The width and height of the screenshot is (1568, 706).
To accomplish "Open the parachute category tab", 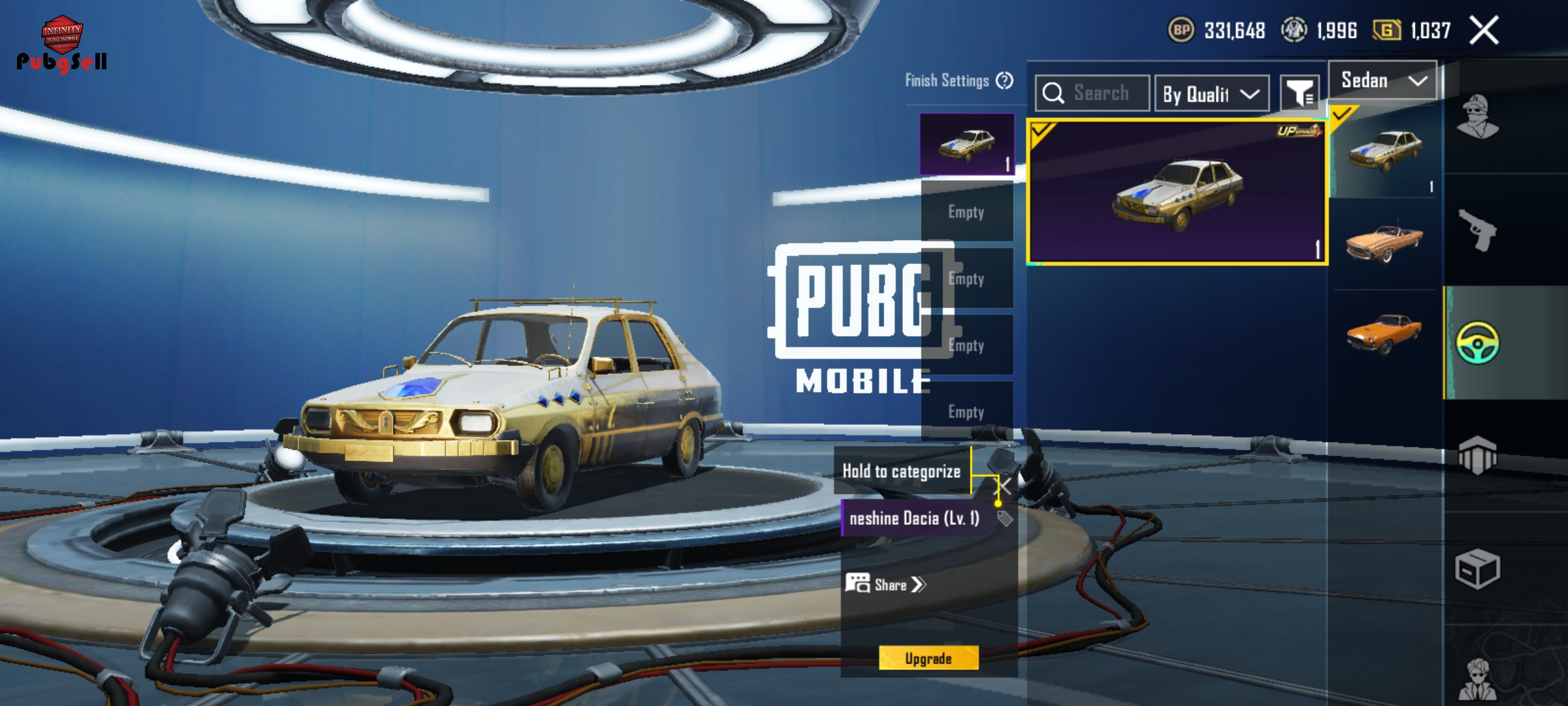I will pyautogui.click(x=1478, y=455).
